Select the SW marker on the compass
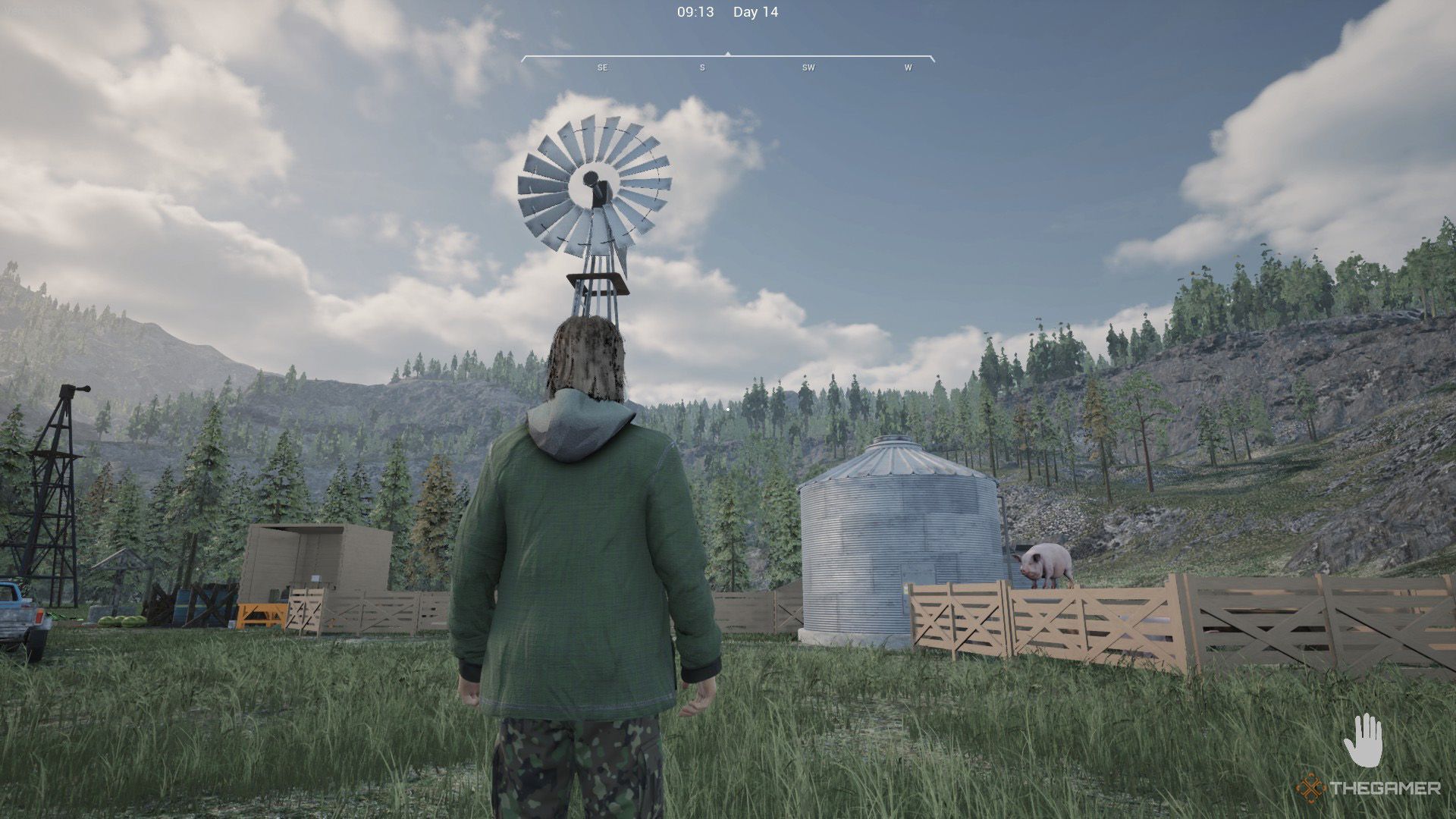The width and height of the screenshot is (1456, 819). (x=808, y=67)
